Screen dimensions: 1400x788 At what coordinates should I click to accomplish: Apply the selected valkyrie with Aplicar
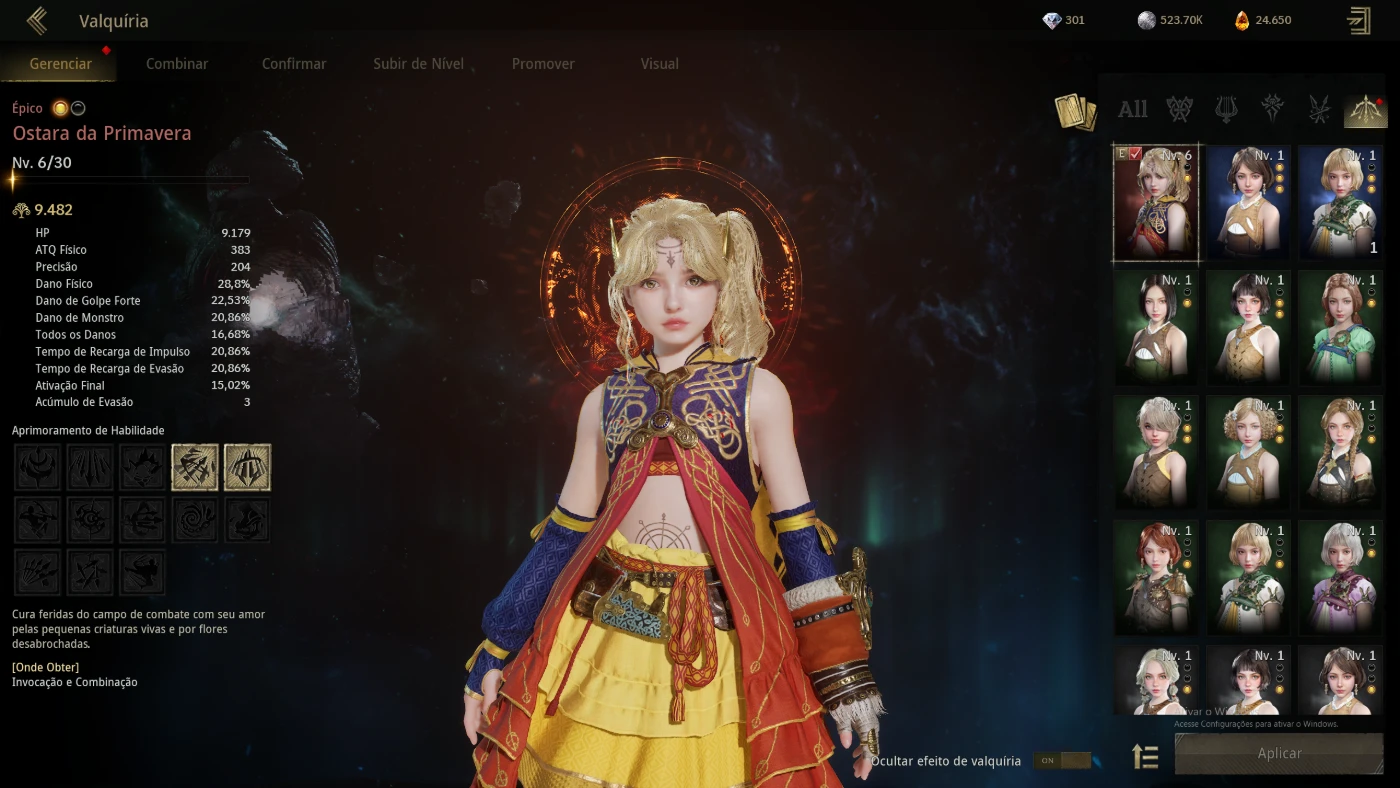click(1279, 753)
